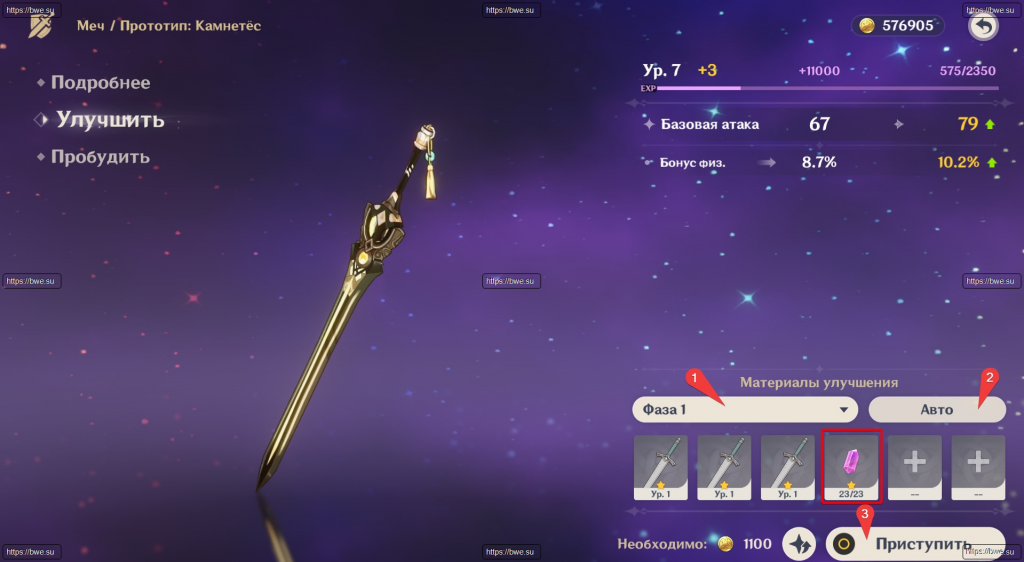The width and height of the screenshot is (1024, 562).
Task: Return using the back arrow button
Action: pos(983,27)
